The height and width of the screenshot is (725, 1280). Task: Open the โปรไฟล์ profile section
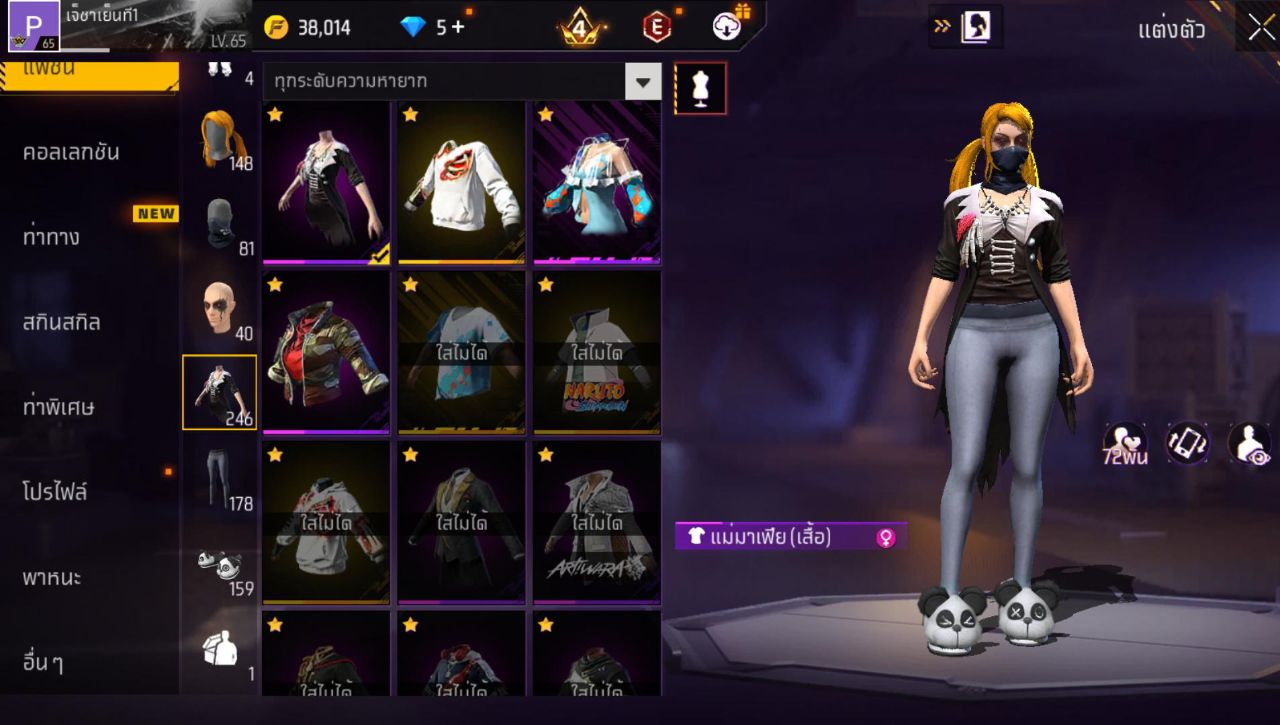(x=55, y=492)
